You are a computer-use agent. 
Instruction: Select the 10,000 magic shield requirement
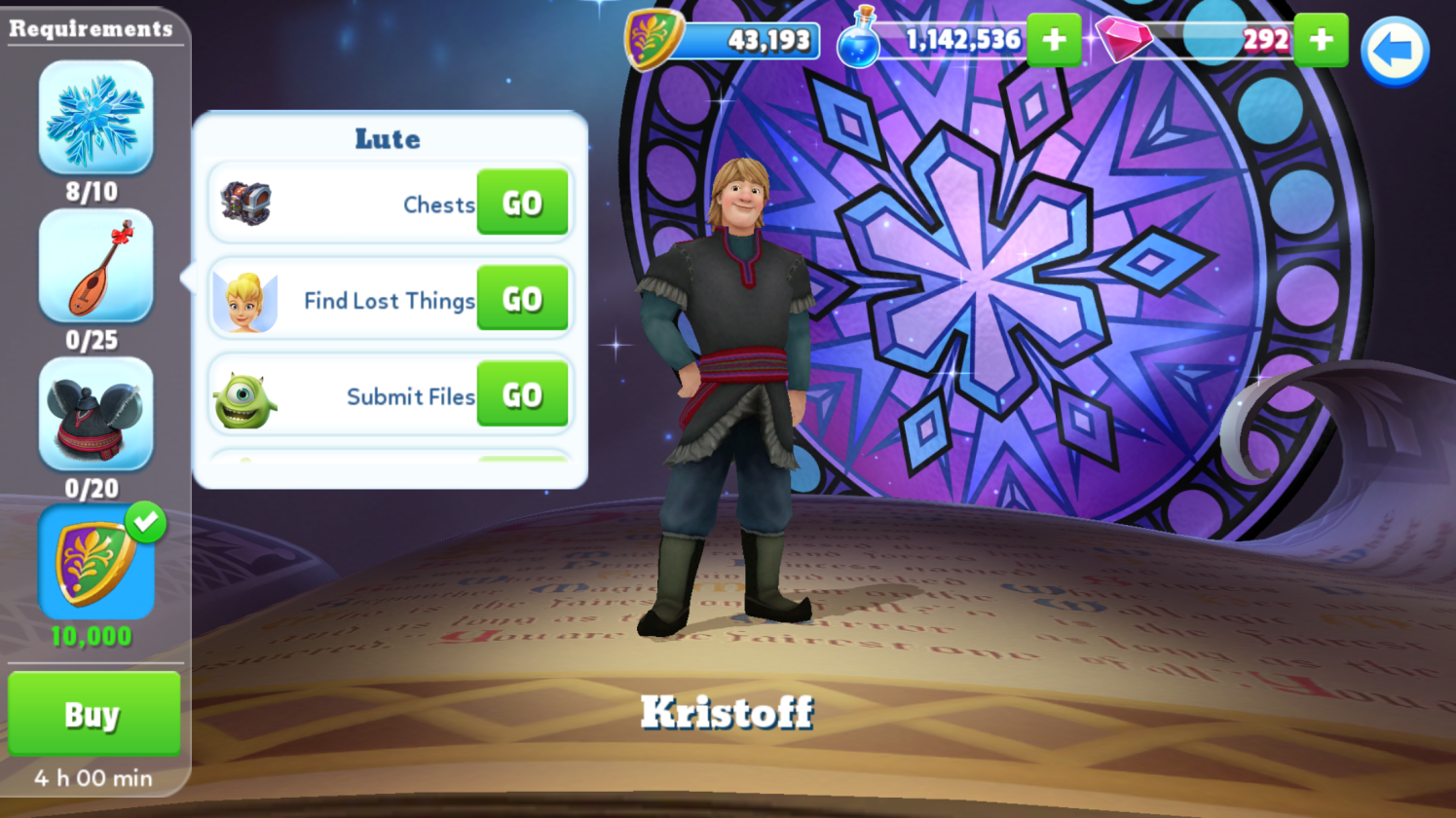point(95,563)
